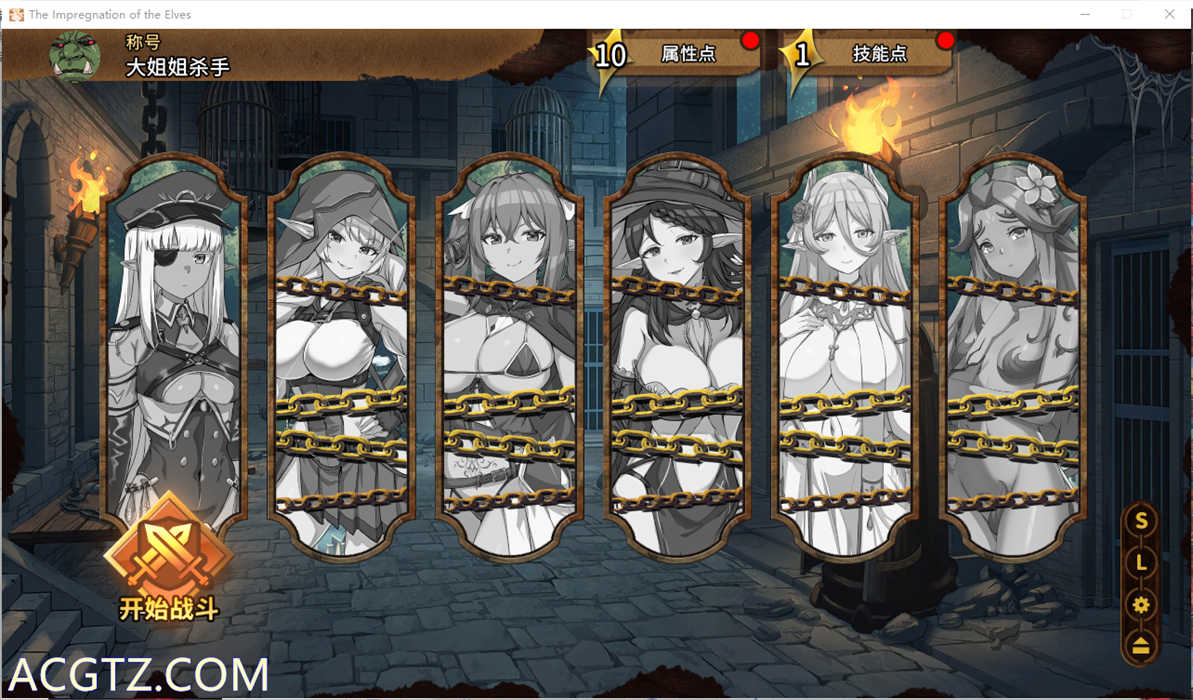The width and height of the screenshot is (1193, 700).
Task: Open settings with the gear icon
Action: tap(1141, 605)
